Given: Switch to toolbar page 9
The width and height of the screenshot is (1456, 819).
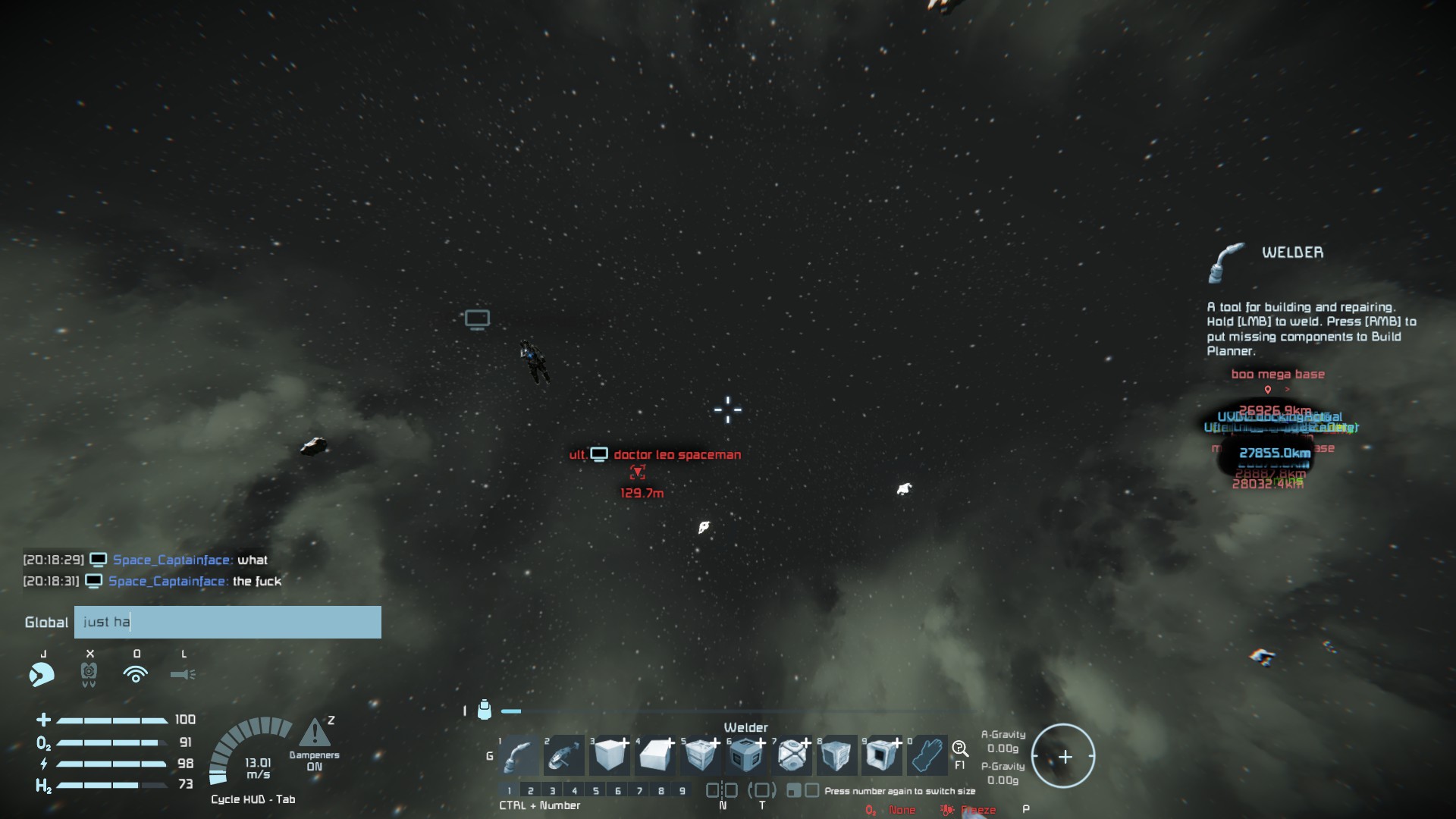Looking at the screenshot, I should point(682,791).
